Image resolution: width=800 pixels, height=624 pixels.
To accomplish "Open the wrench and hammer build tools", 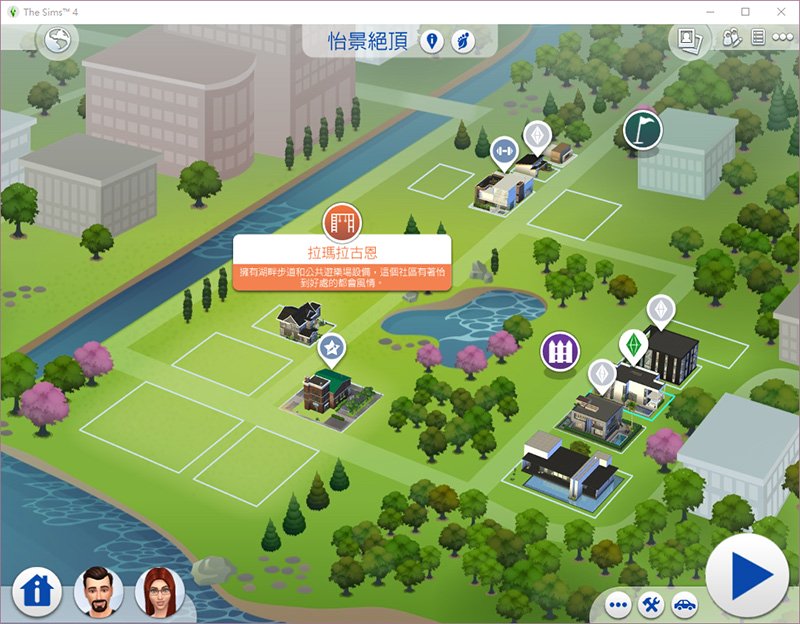I will pos(650,604).
